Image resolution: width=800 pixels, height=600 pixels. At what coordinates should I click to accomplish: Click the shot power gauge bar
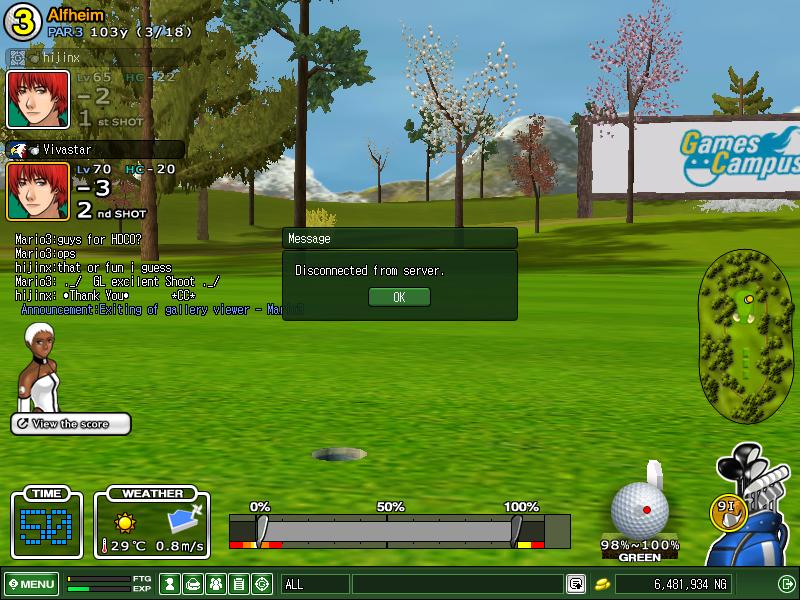click(x=388, y=529)
